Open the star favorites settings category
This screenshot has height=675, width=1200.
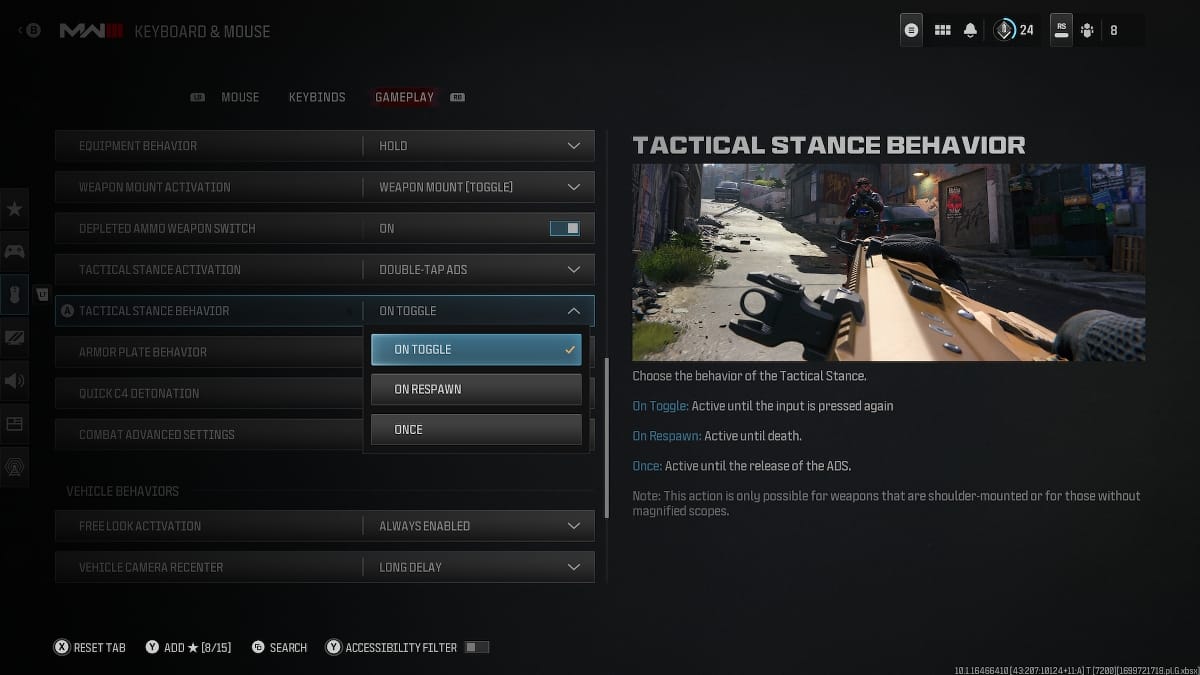coord(15,209)
